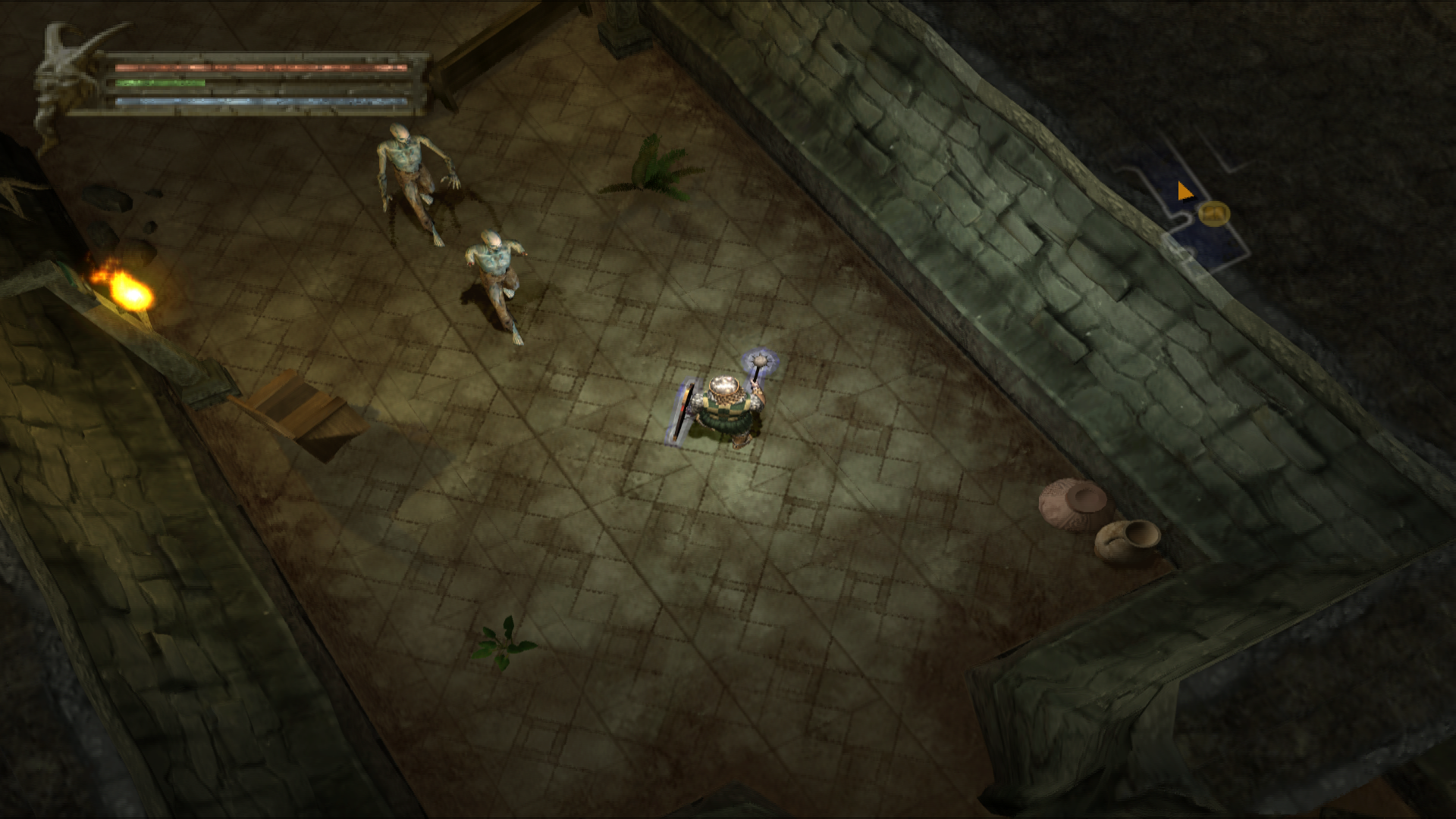Image resolution: width=1456 pixels, height=819 pixels.
Task: Click the gold book marker on the minimap
Action: (1214, 213)
